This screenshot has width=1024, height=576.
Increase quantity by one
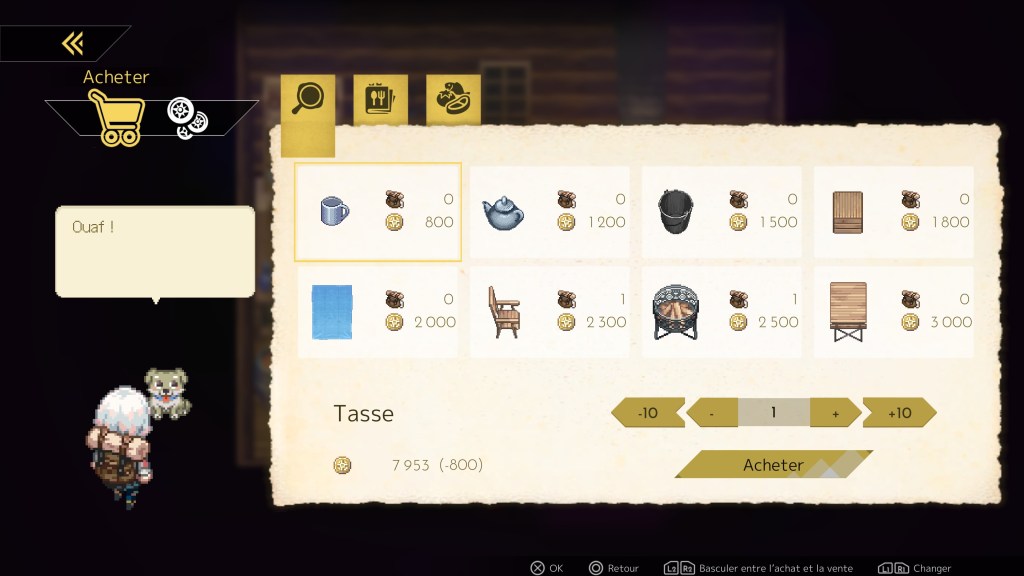coord(835,412)
